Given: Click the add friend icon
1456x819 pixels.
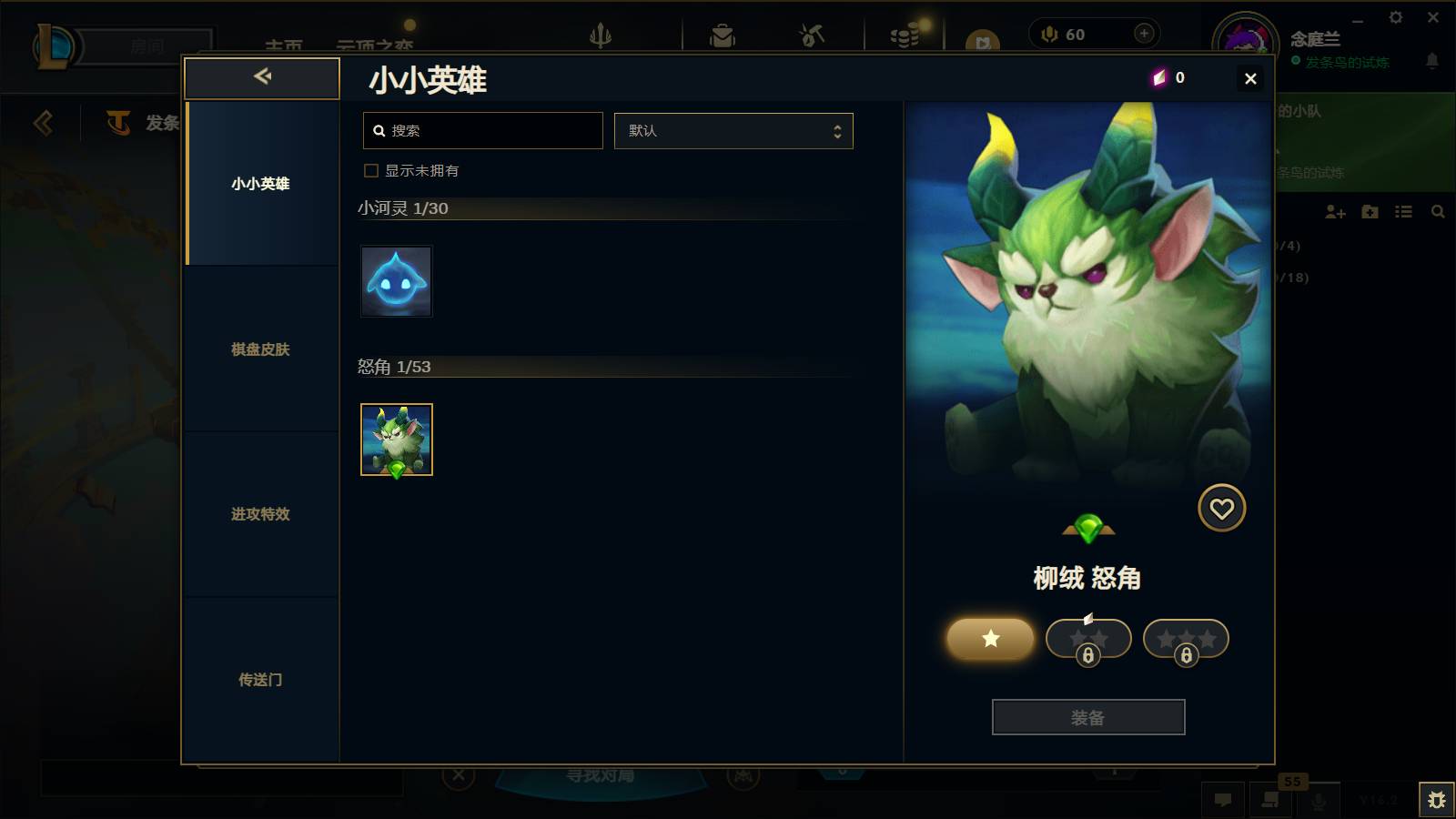Looking at the screenshot, I should [1334, 212].
